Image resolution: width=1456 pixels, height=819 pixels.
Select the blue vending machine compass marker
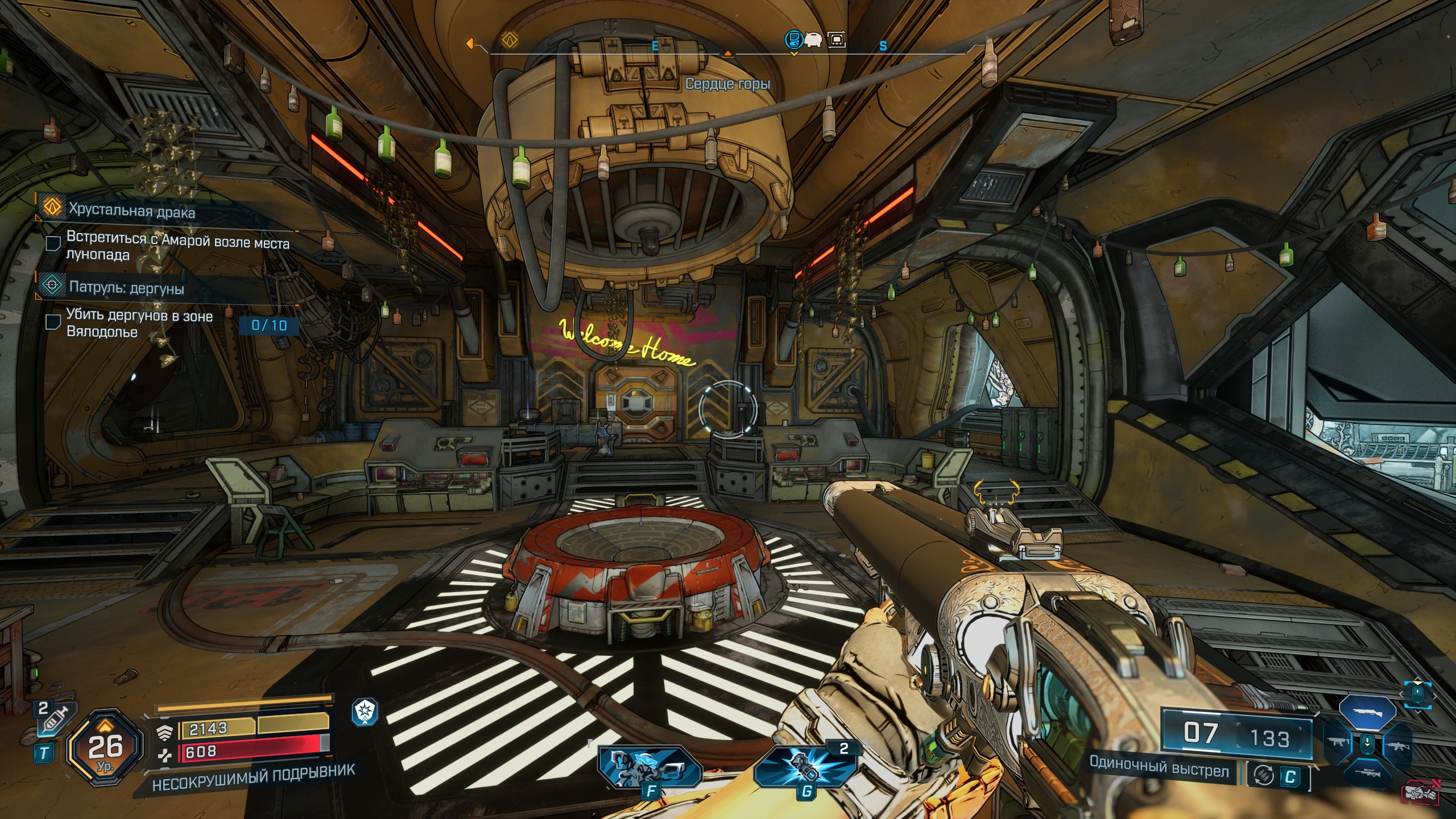tap(793, 40)
